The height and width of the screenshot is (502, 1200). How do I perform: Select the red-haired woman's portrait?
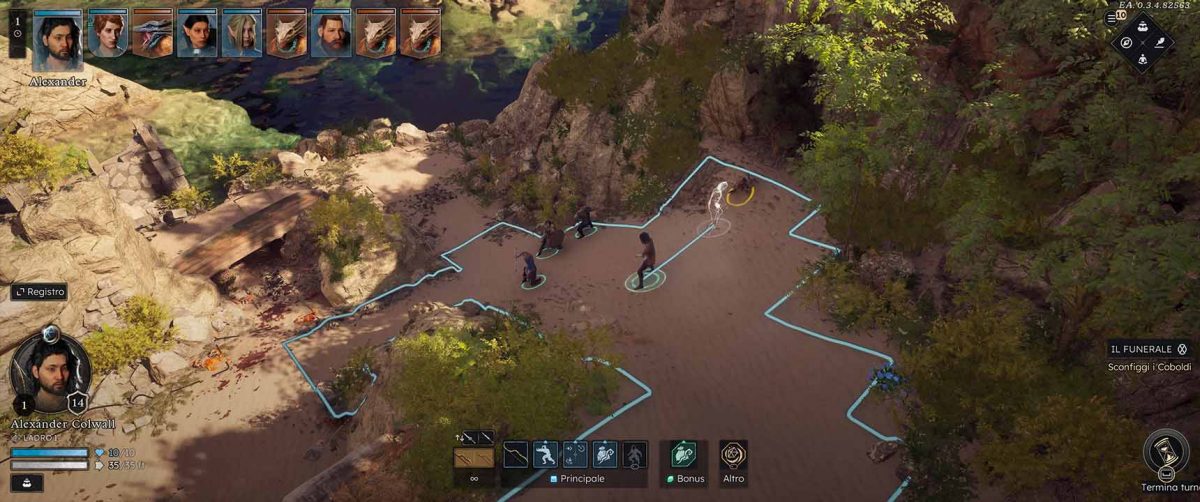107,34
